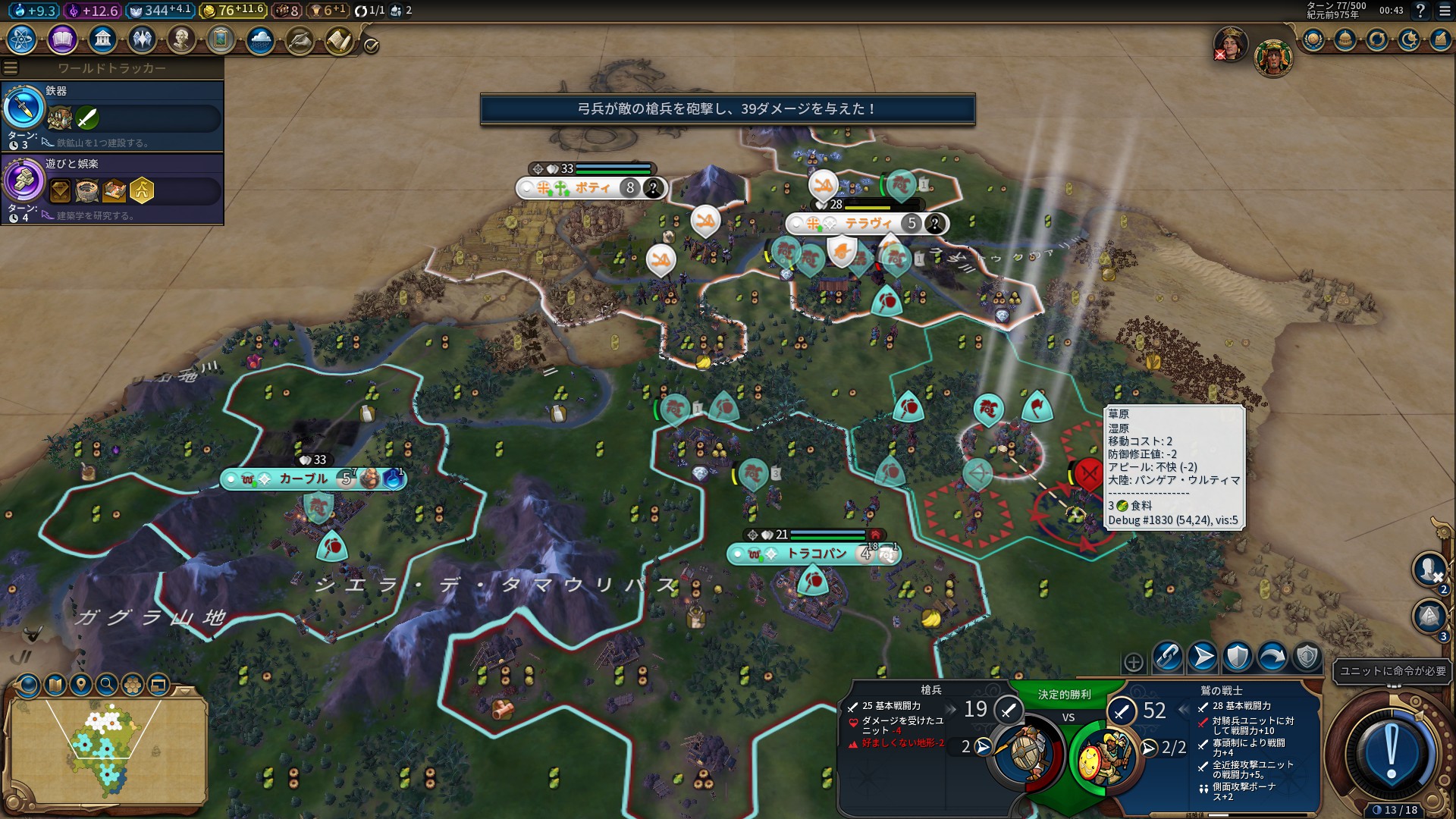The height and width of the screenshot is (819, 1456).
Task: Open the religion wings icon
Action: coord(142,39)
